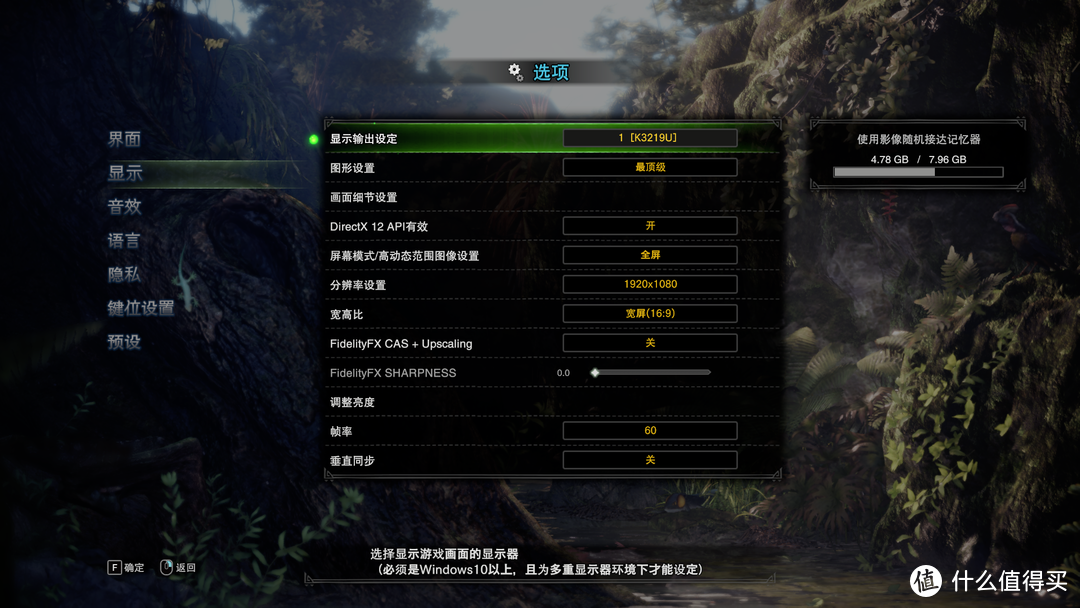Open the 画面细节设置 submenu

(x=364, y=197)
